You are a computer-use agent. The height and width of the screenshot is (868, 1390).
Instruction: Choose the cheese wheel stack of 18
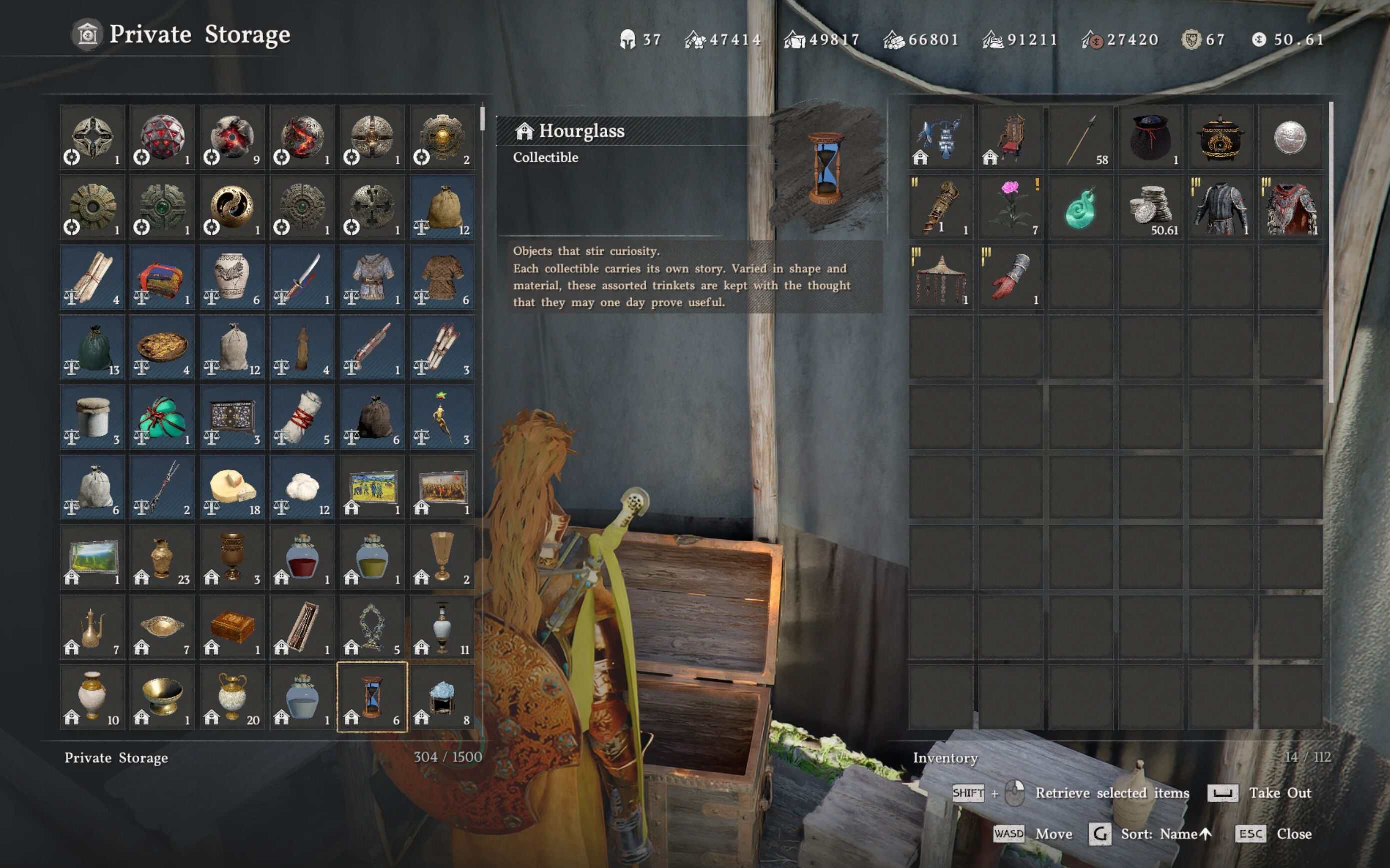pos(232,487)
